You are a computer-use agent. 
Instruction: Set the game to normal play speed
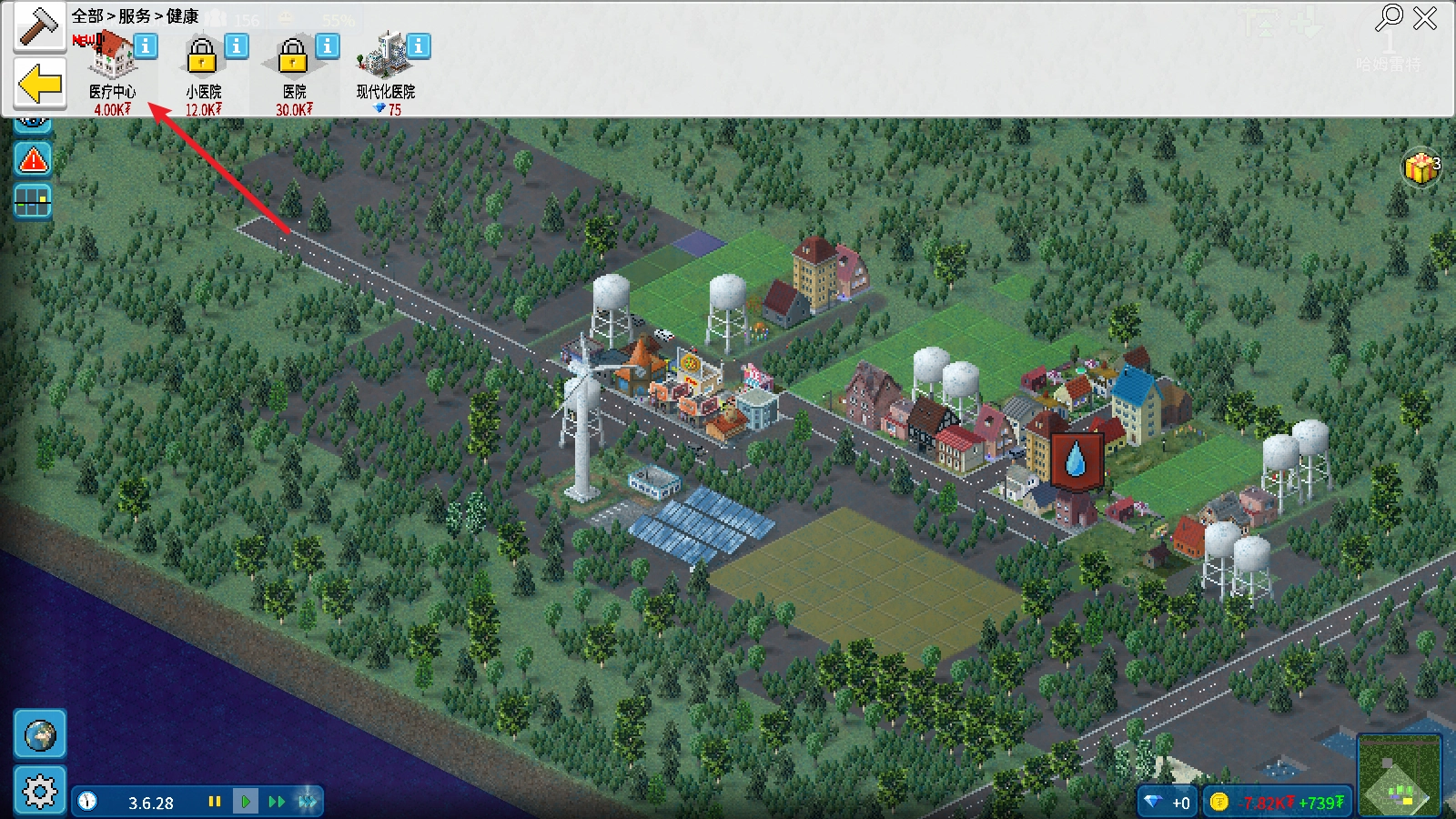tap(246, 802)
